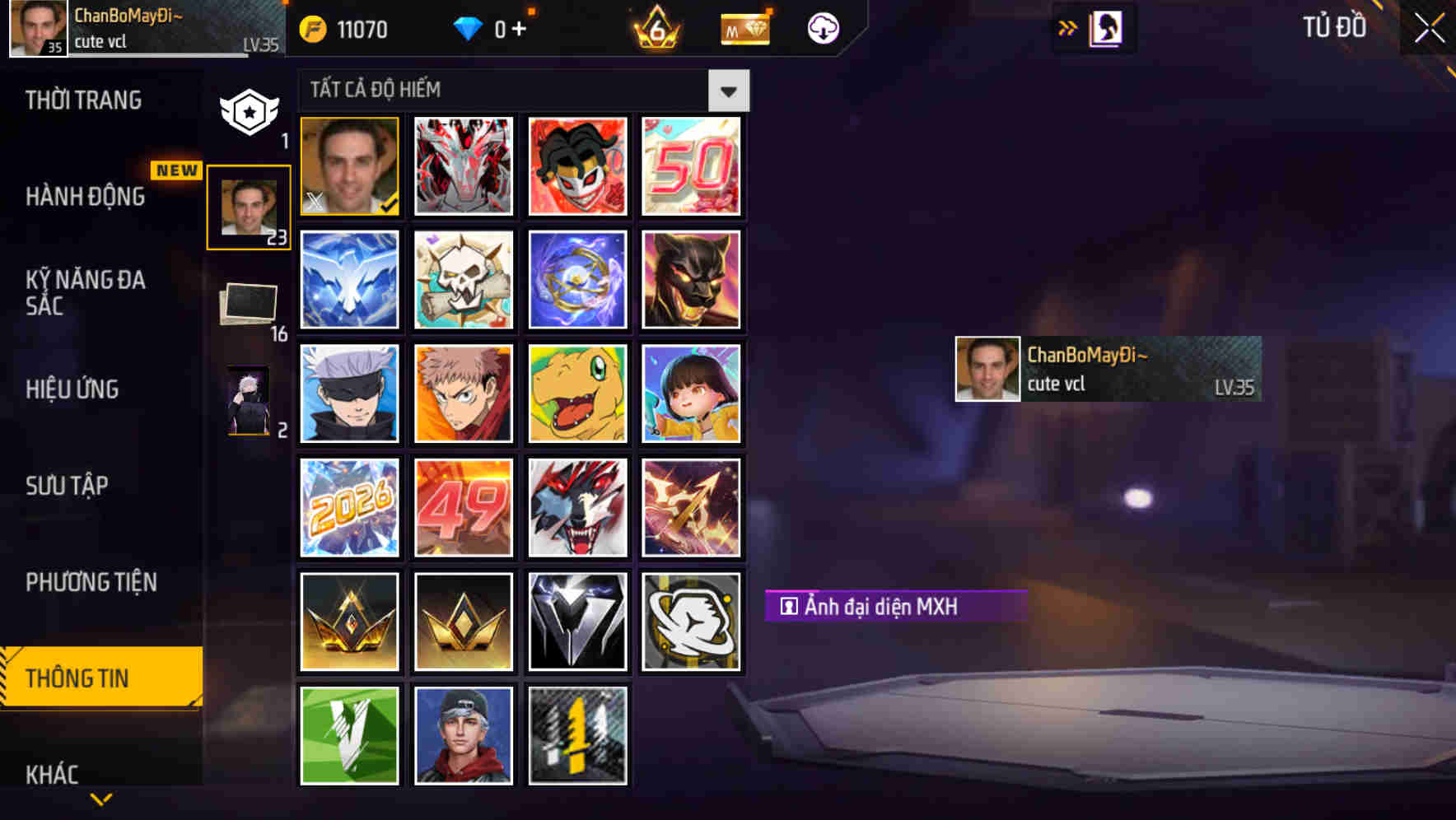Open the cloud download icon
The image size is (1456, 820).
pyautogui.click(x=822, y=28)
